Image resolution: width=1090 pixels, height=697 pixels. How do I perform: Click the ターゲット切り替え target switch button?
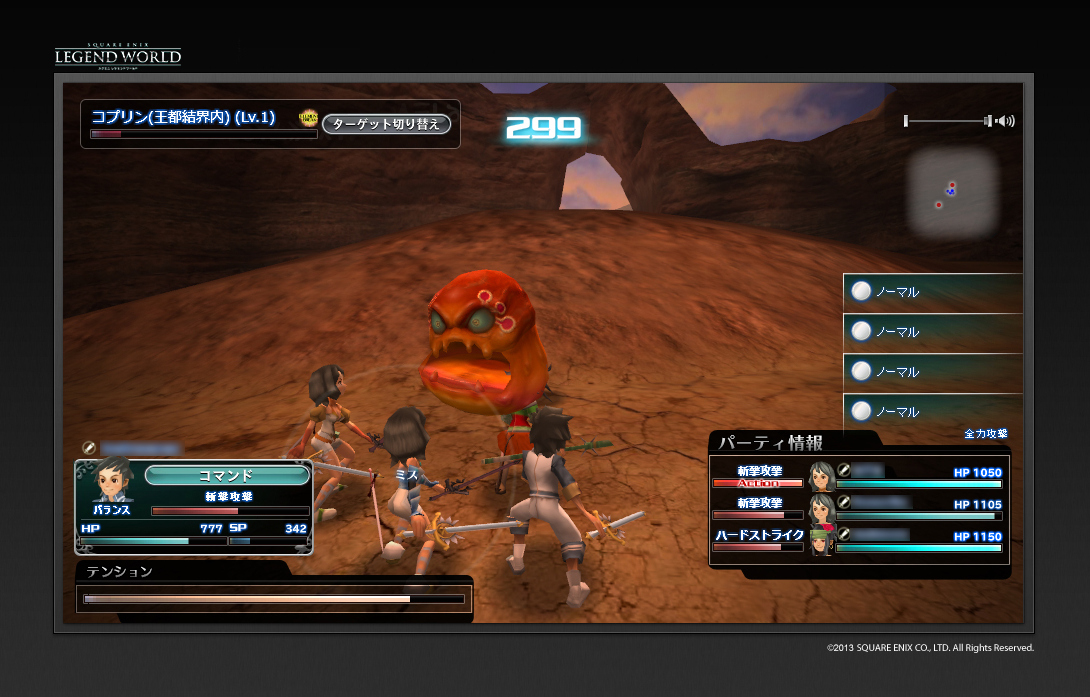pyautogui.click(x=387, y=124)
